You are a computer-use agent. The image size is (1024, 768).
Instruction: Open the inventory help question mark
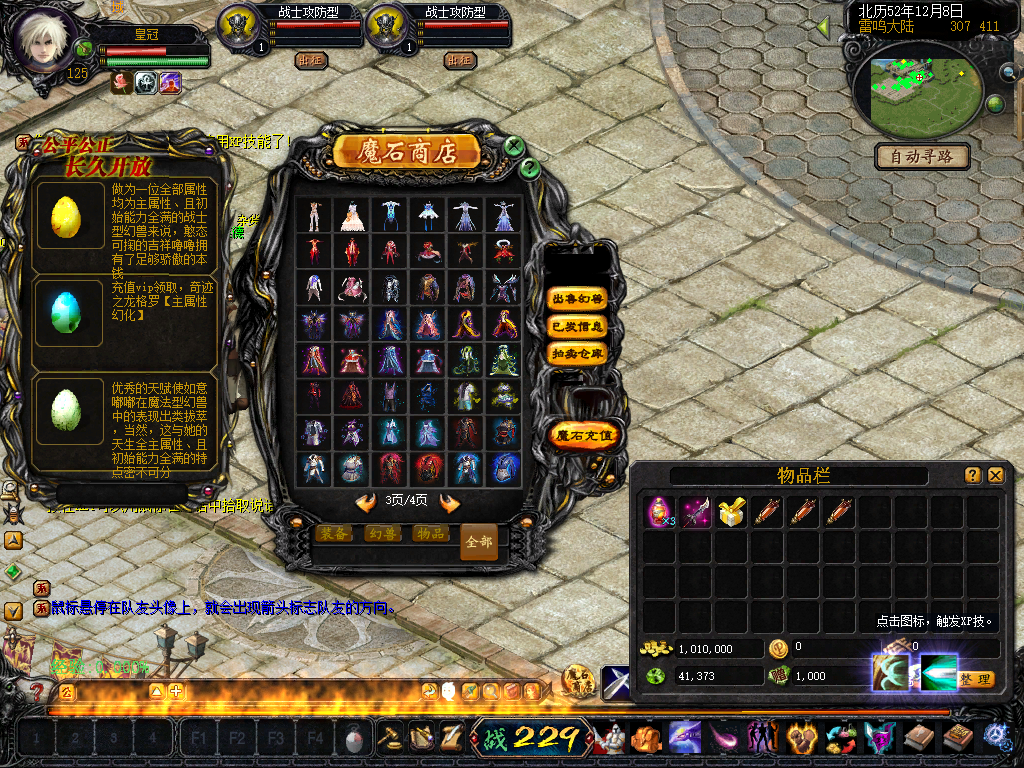tap(972, 476)
